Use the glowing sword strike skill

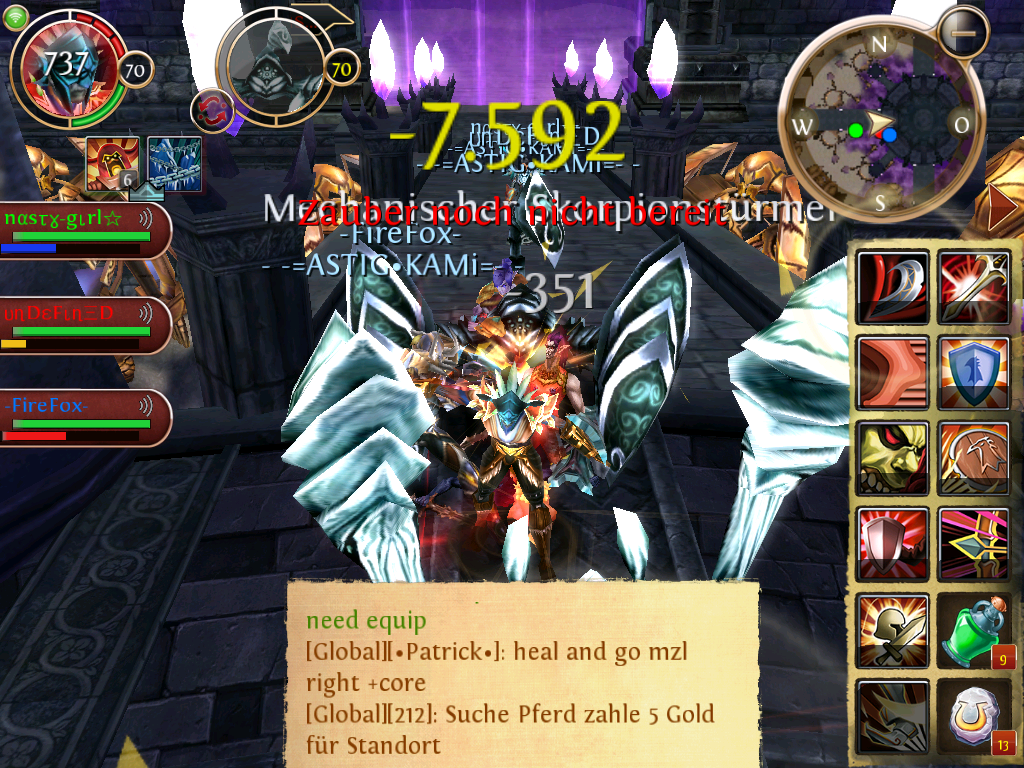point(973,287)
